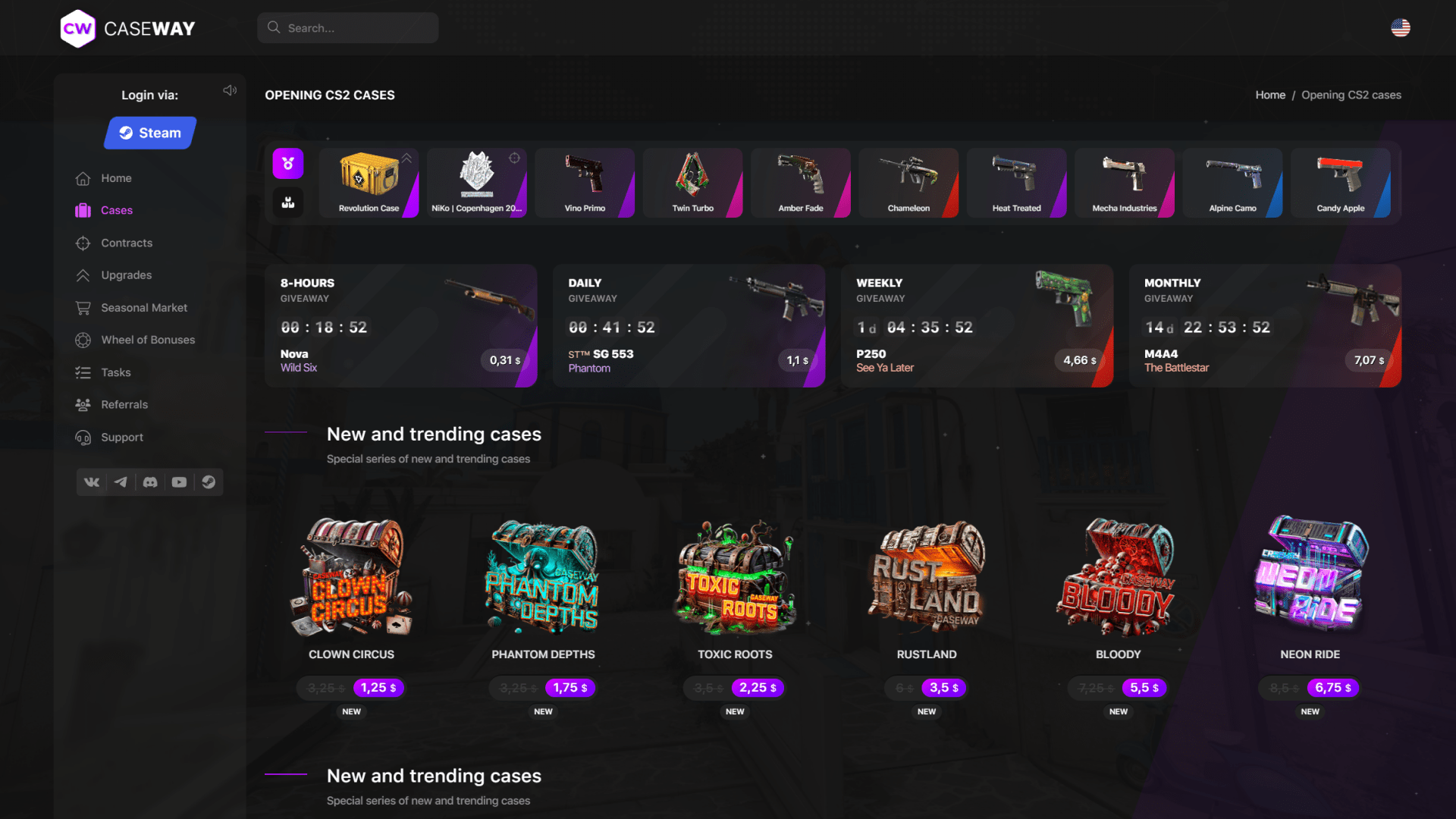Screen dimensions: 1456x819
Task: Open the Neon Ride case
Action: tap(1310, 584)
